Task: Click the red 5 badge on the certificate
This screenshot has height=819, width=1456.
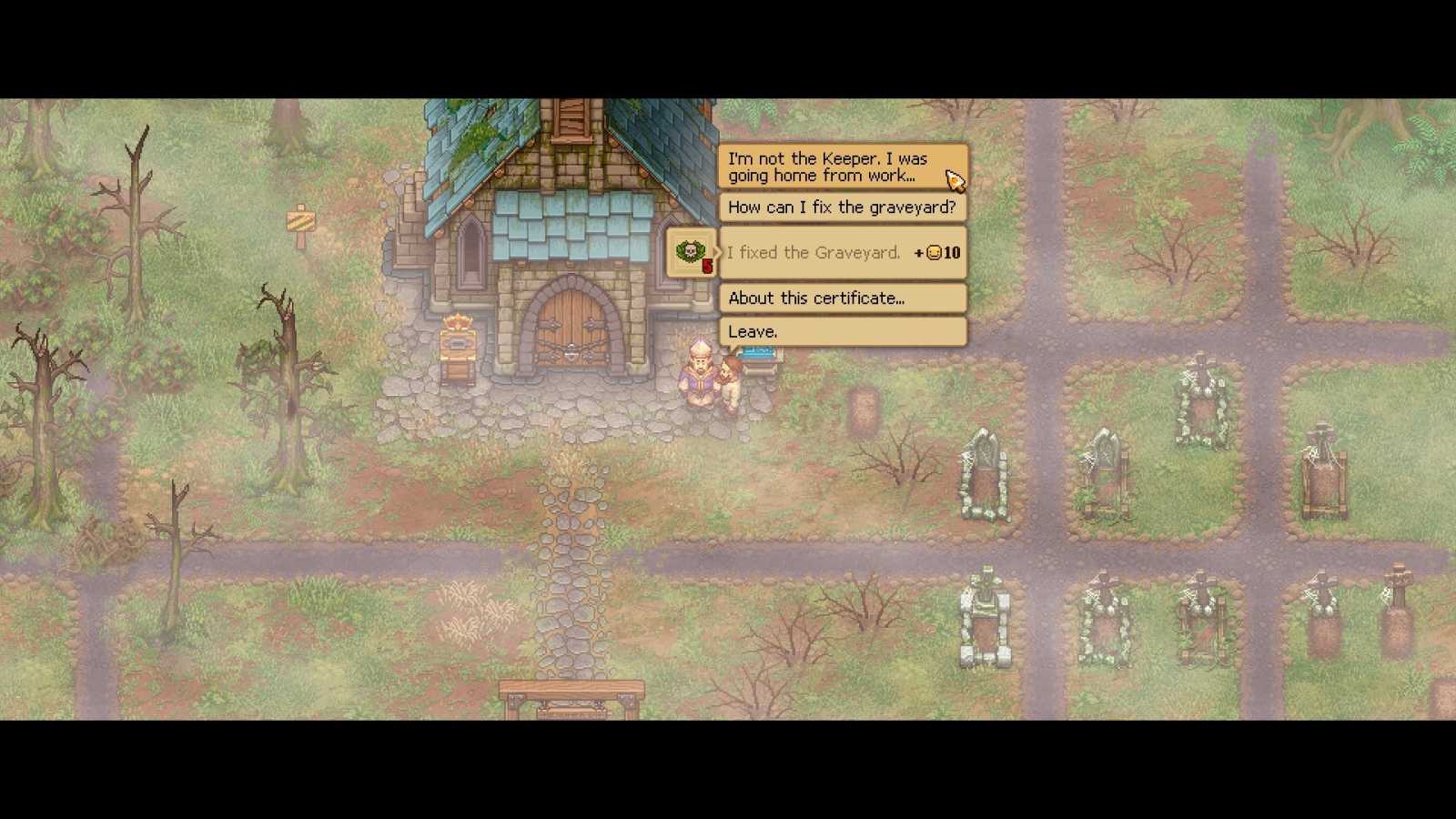Action: pyautogui.click(x=706, y=266)
